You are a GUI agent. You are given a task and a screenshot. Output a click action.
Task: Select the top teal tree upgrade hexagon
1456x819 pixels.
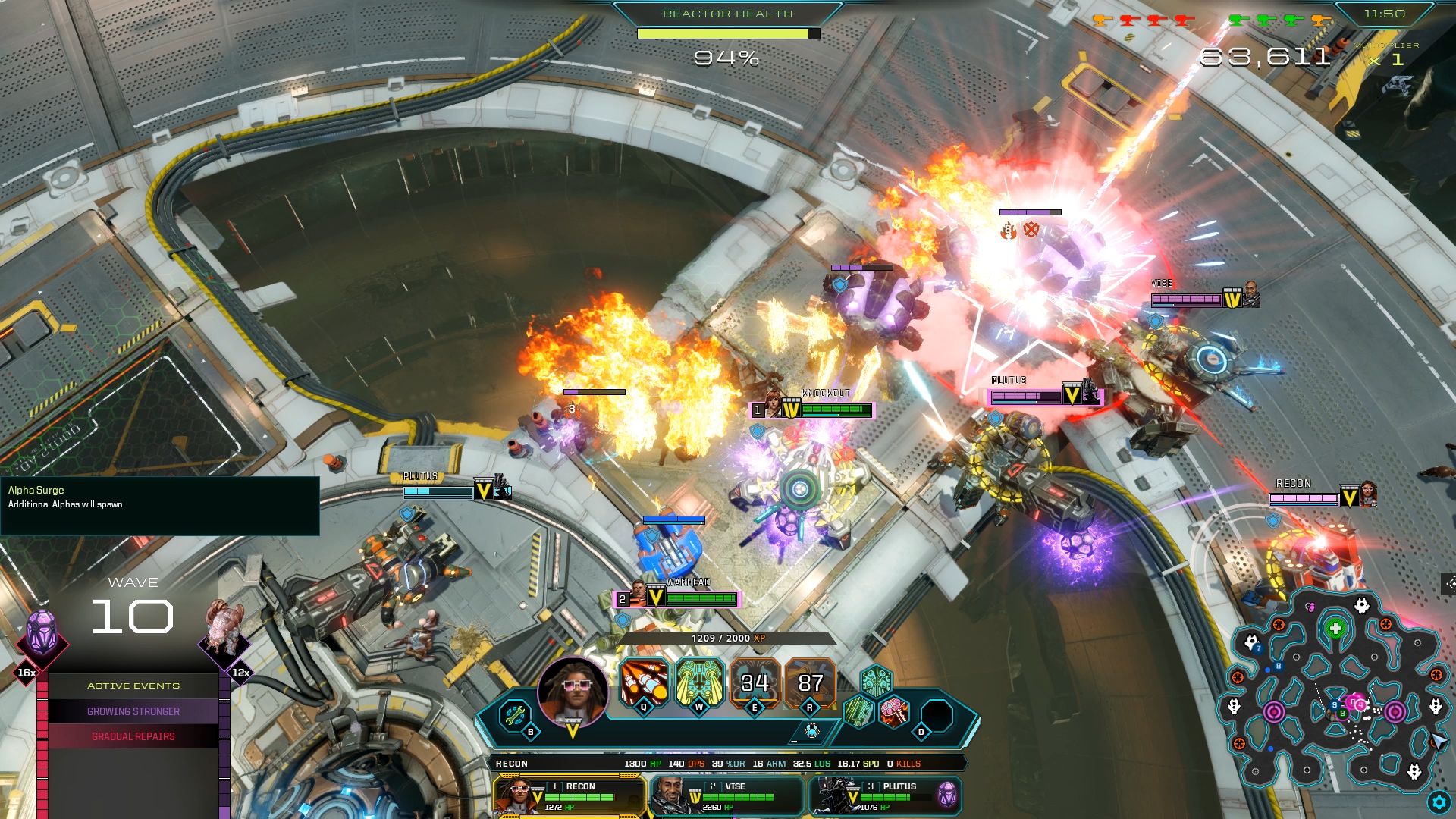point(876,680)
